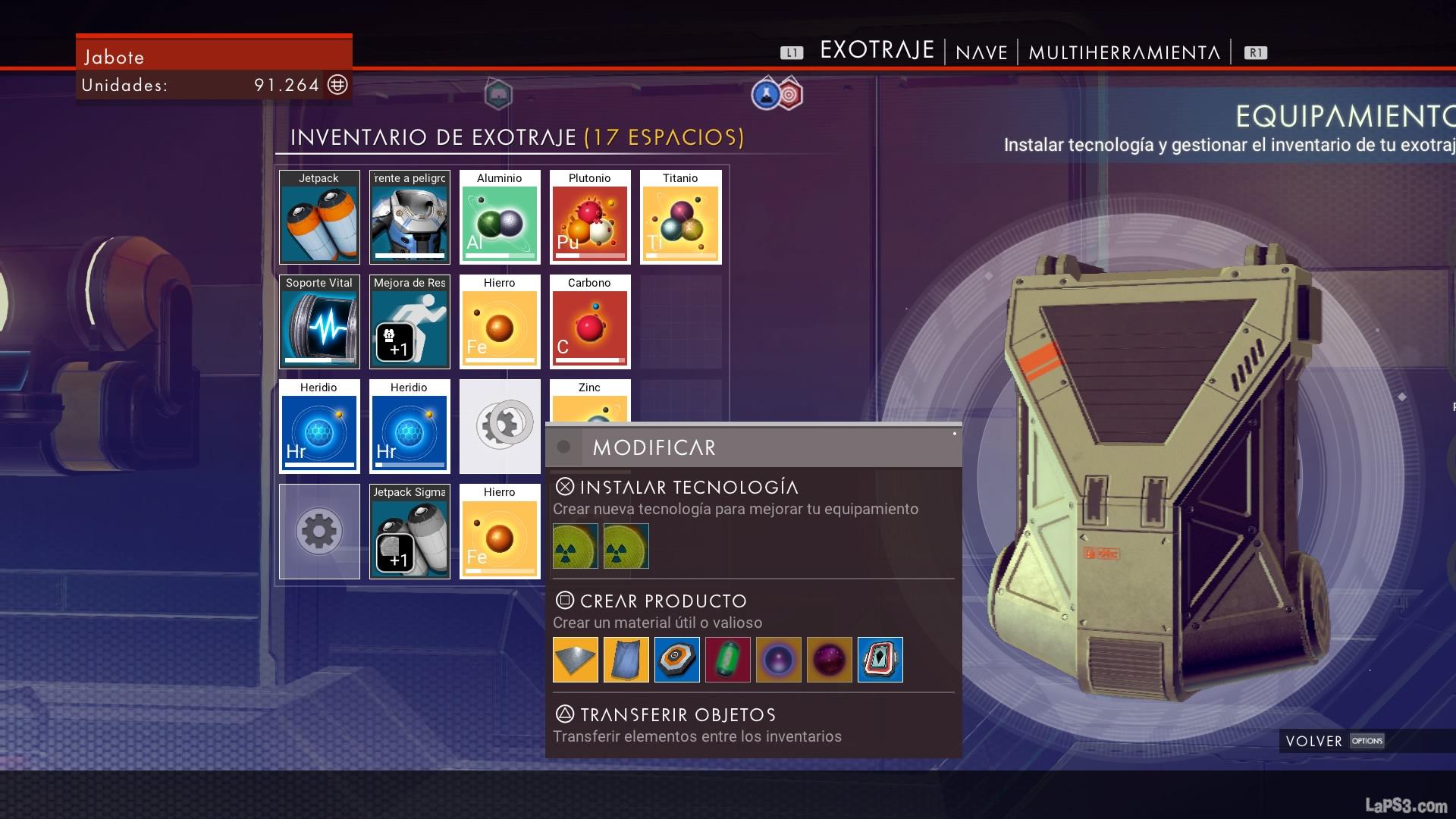Choose the Aluminio inventory slot
The width and height of the screenshot is (1456, 819).
[x=500, y=218]
